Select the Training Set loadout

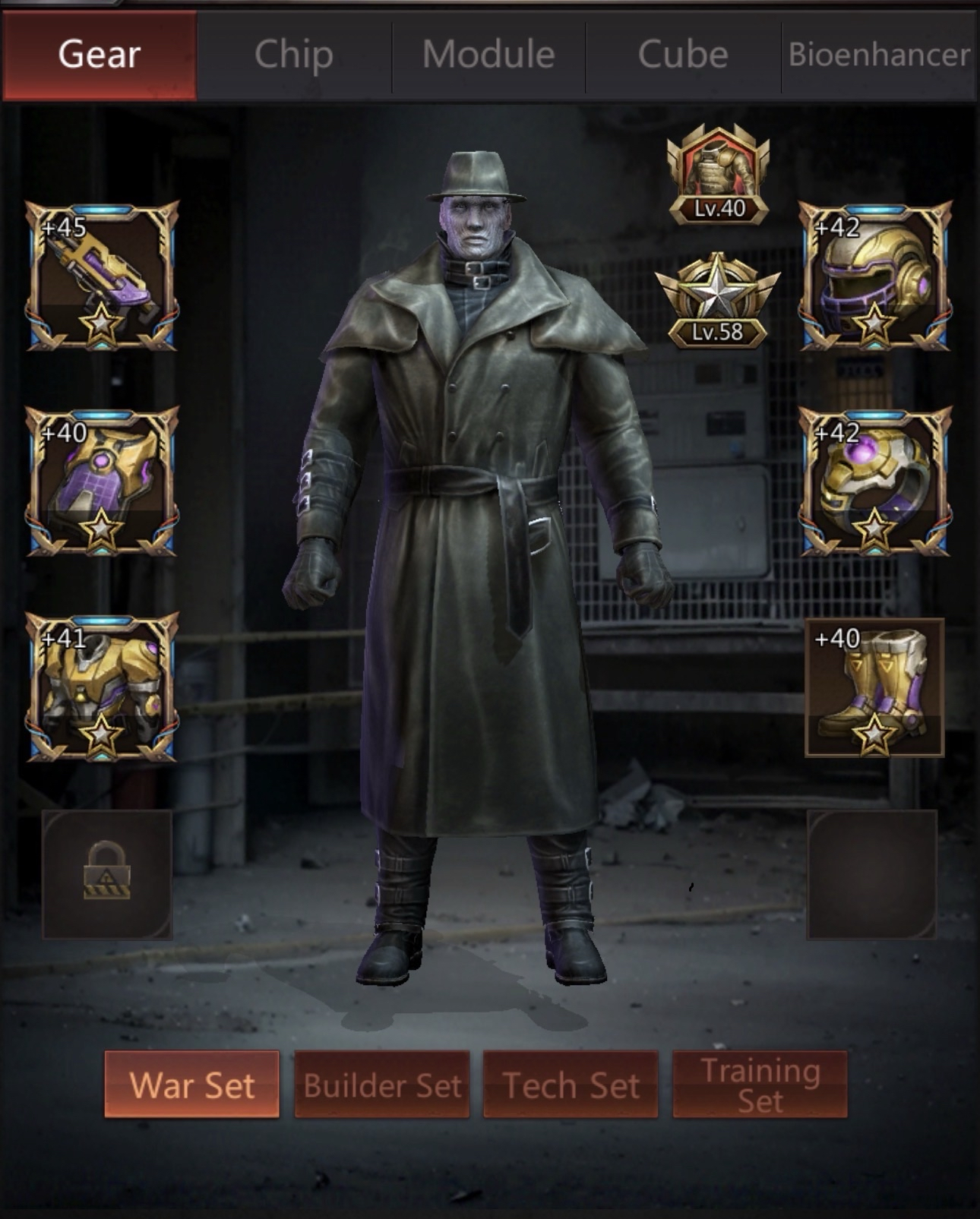pos(760,1085)
